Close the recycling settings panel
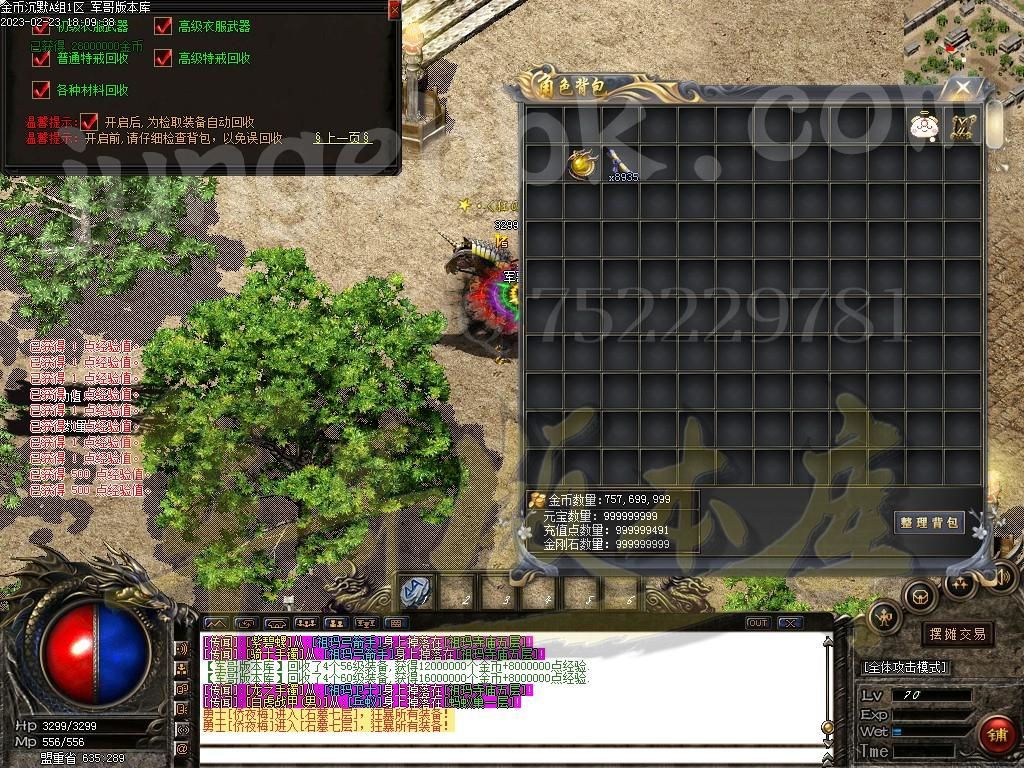Screen dimensions: 1024x768 tap(394, 10)
